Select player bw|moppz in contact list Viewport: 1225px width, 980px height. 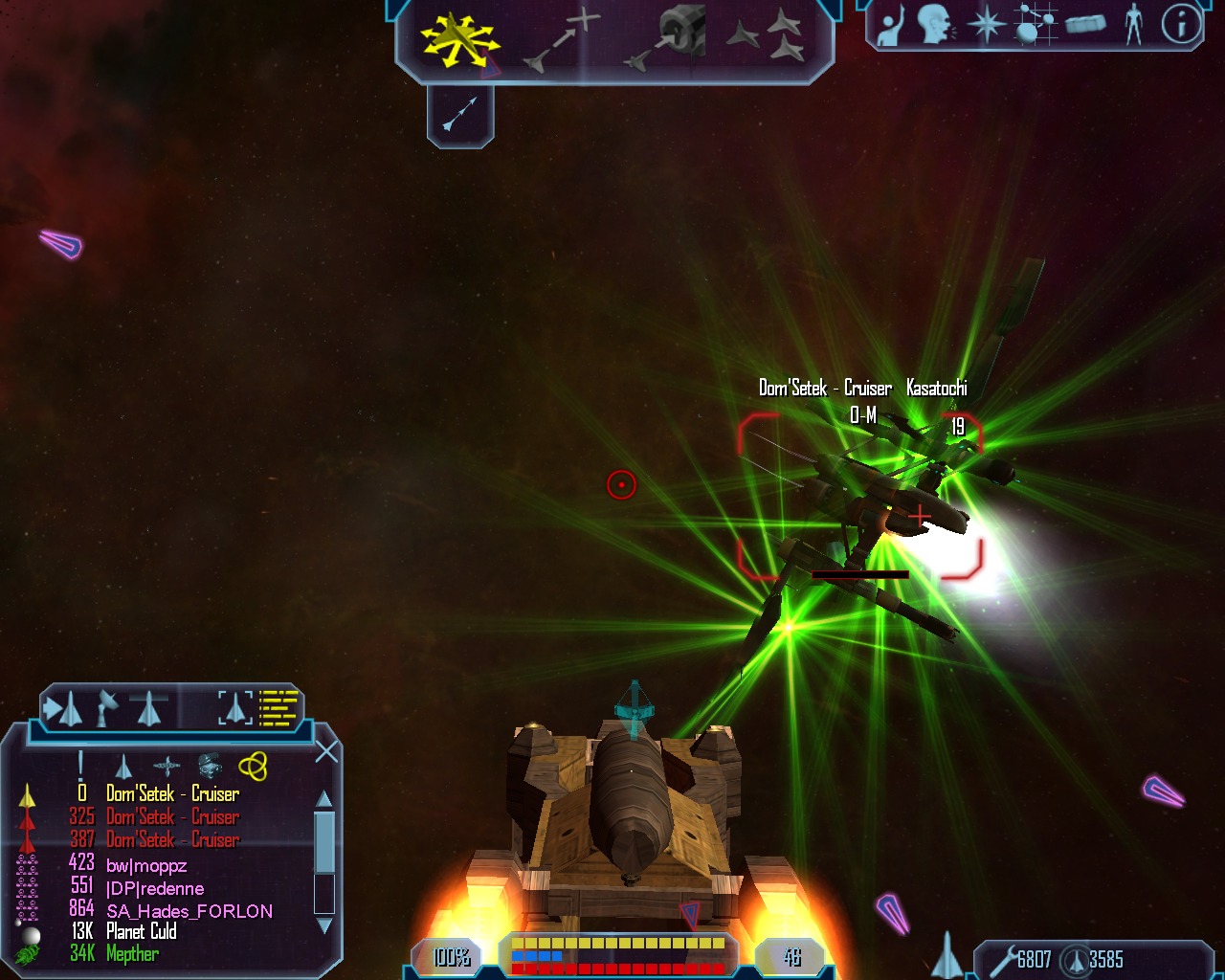(146, 866)
